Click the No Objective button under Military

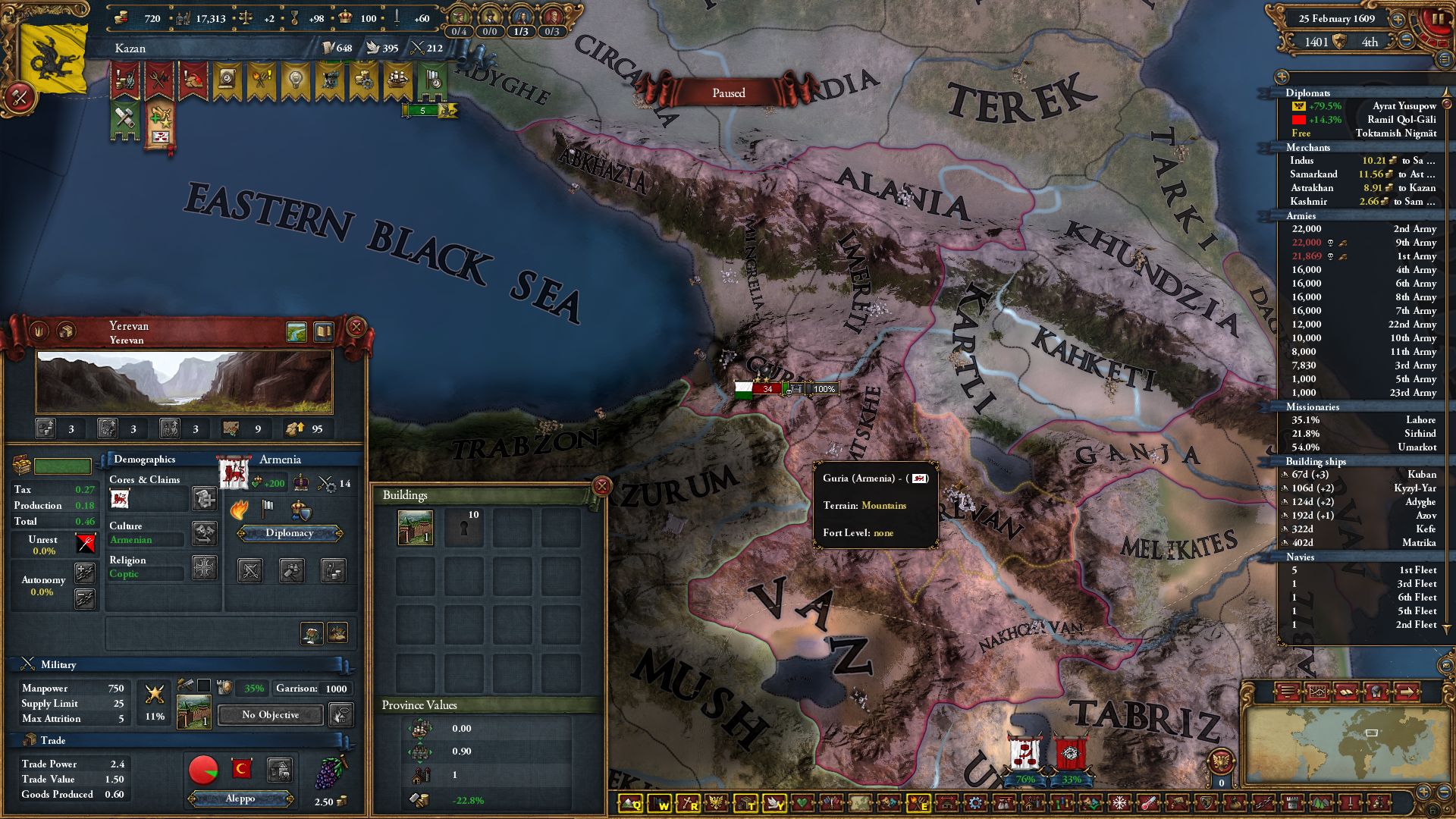coord(269,715)
